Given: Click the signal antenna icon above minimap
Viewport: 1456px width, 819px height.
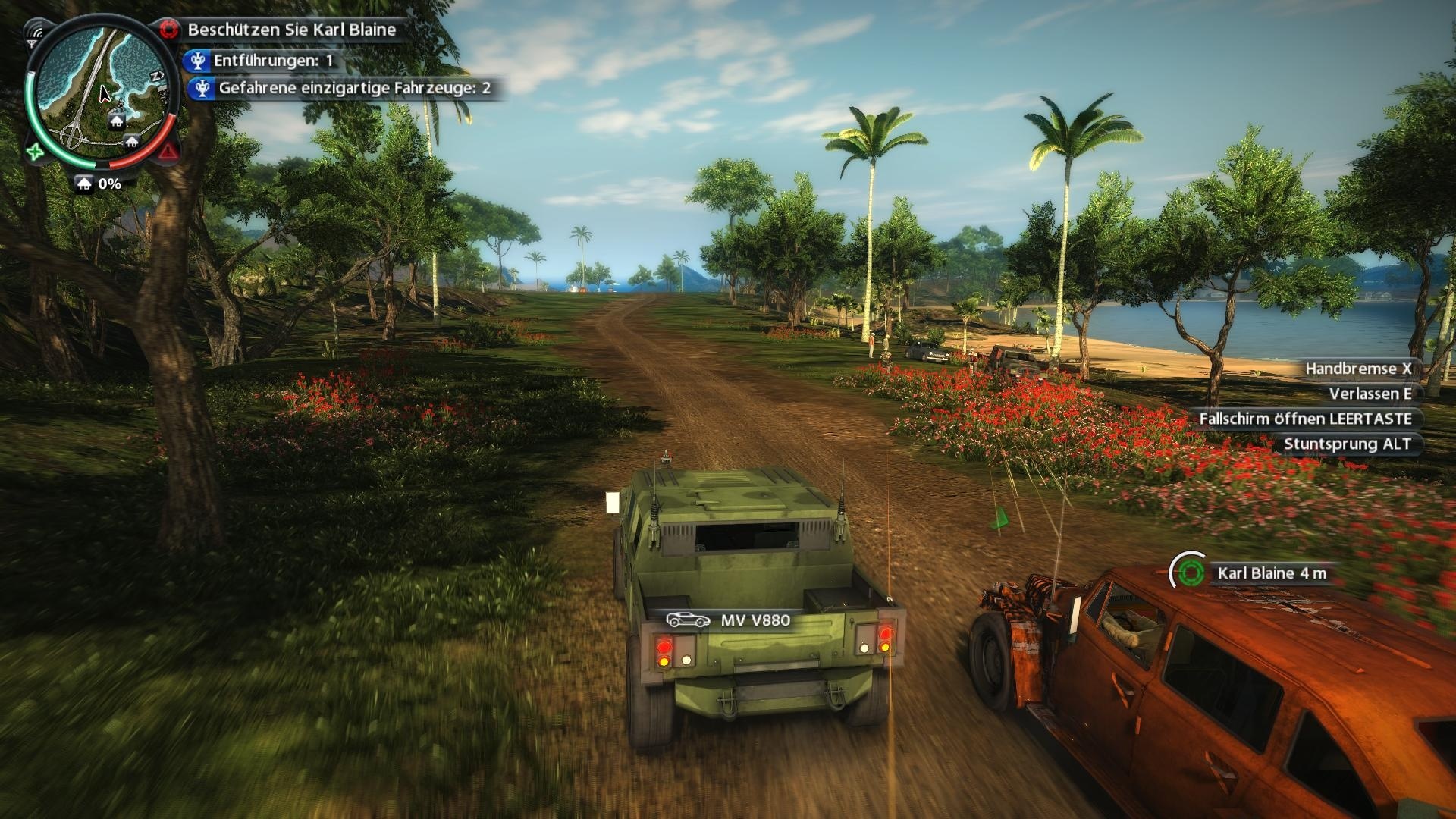Looking at the screenshot, I should 34,33.
